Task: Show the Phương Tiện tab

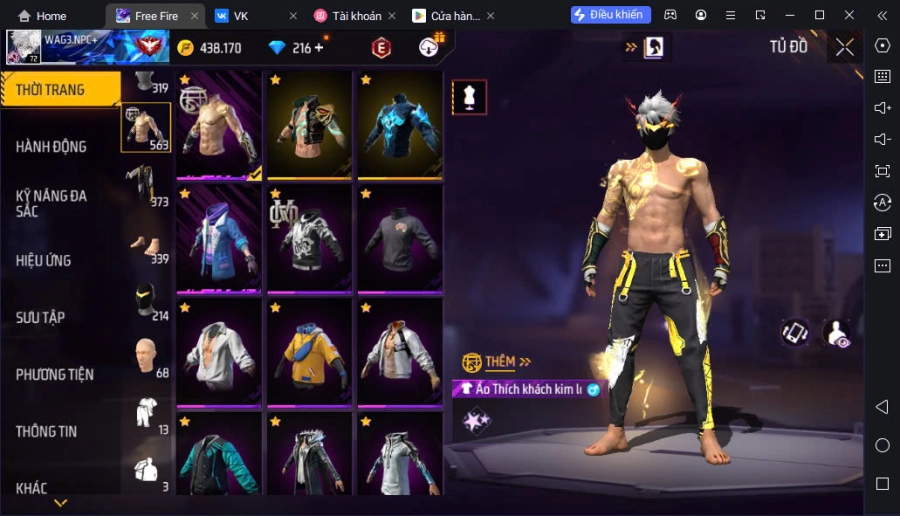Action: click(x=55, y=375)
